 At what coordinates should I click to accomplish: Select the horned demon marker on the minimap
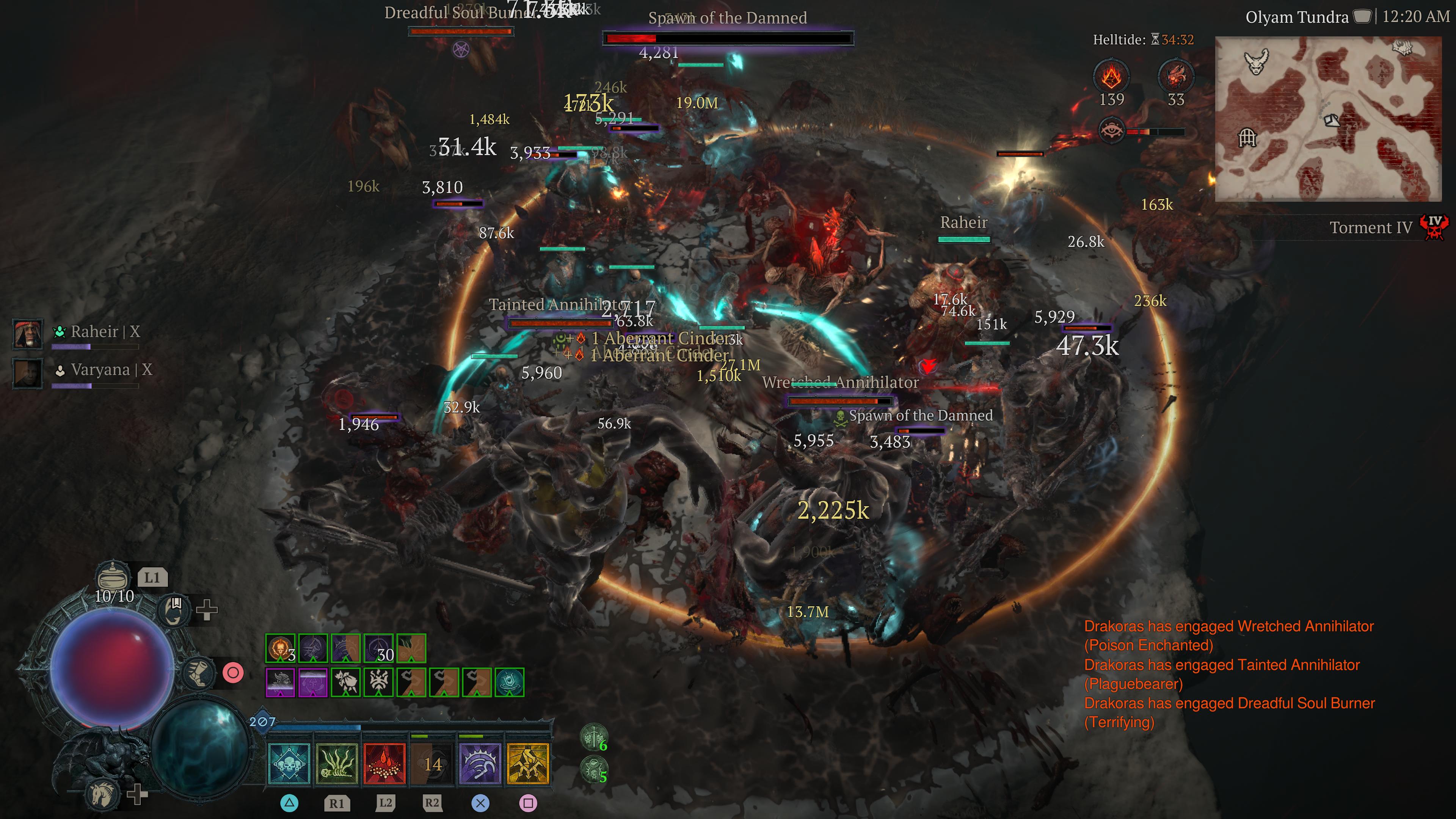[x=1257, y=61]
